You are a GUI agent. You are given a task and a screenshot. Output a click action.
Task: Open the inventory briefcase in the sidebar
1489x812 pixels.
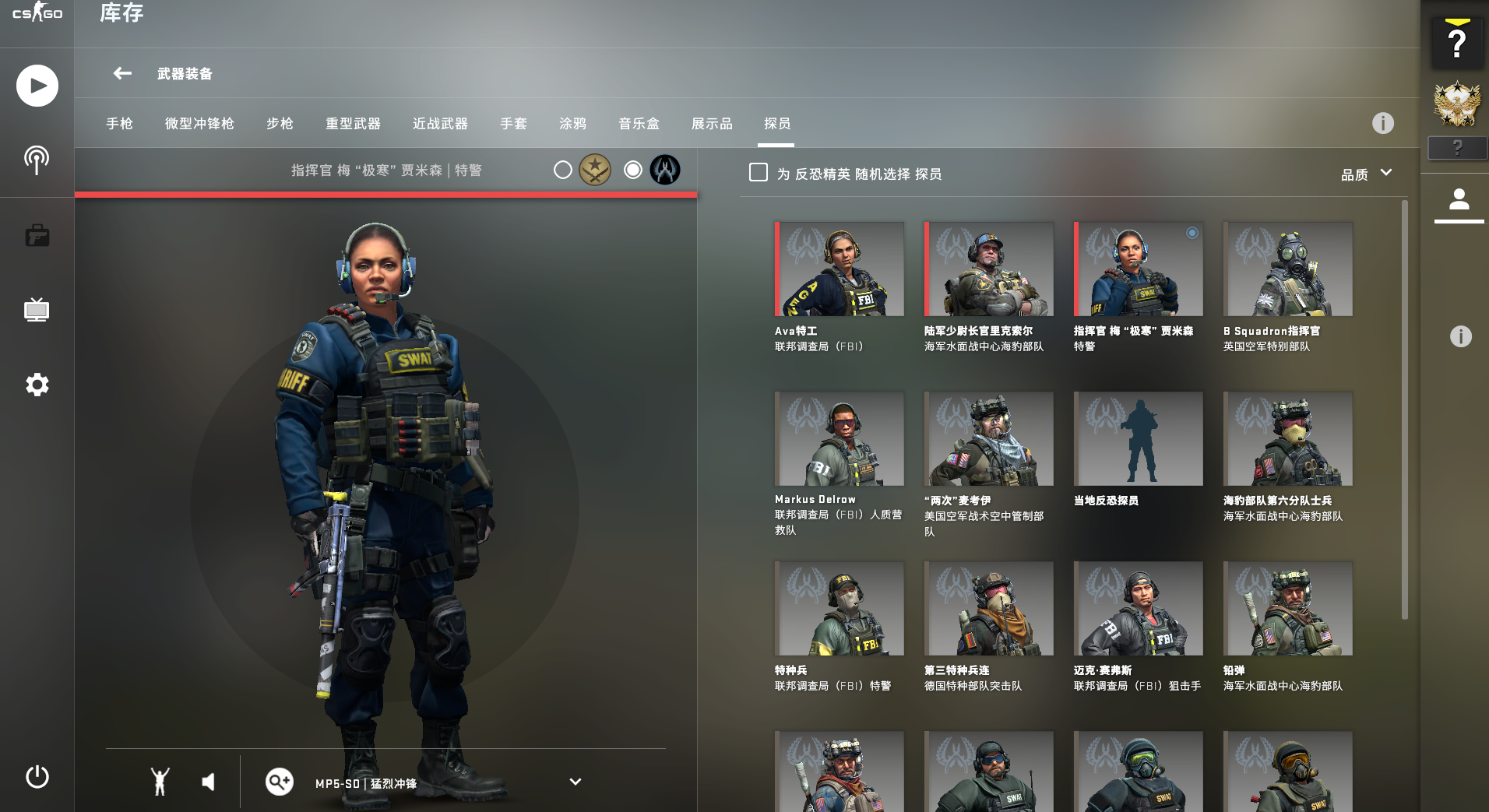click(x=37, y=235)
